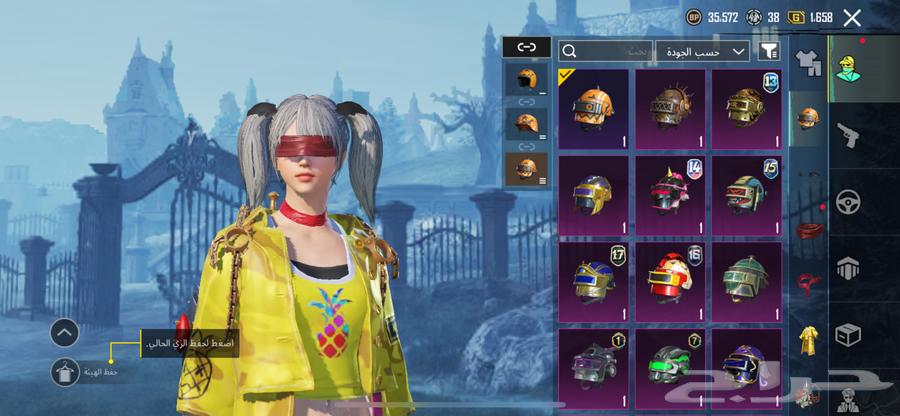Image resolution: width=900 pixels, height=416 pixels.
Task: Open the item filter button
Action: (x=768, y=50)
